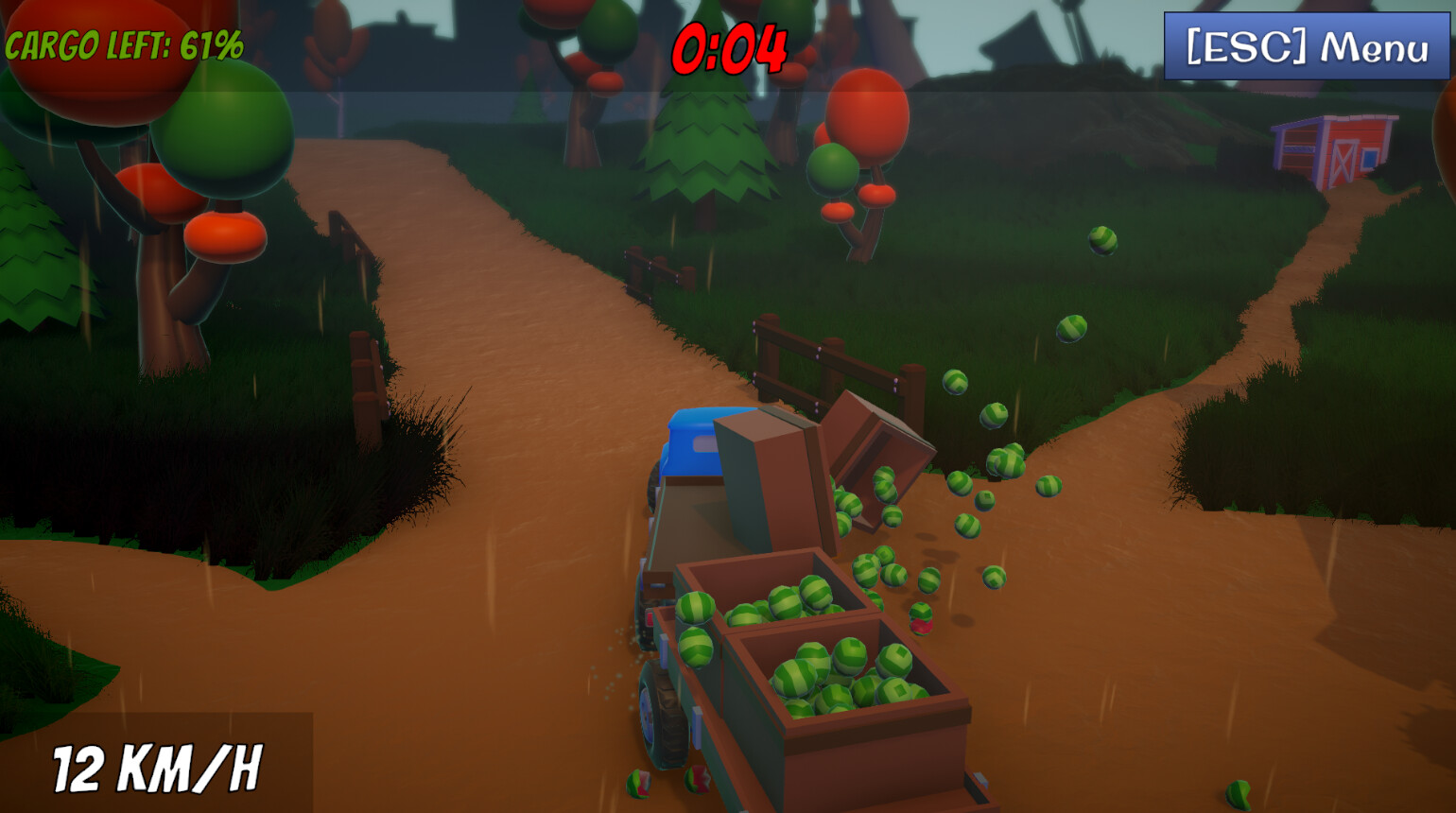The image size is (1456, 813).
Task: Click the red countdown timer
Action: [x=730, y=47]
